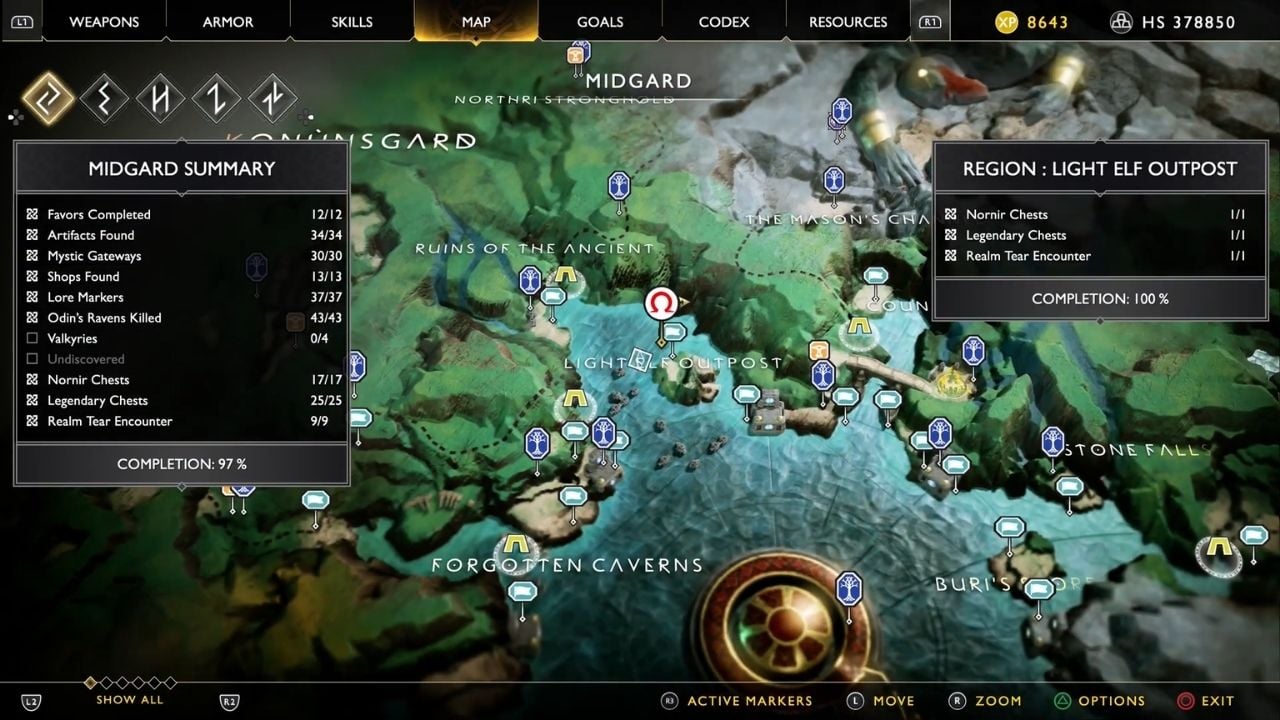The height and width of the screenshot is (720, 1280).
Task: Click the highlighted Map tab
Action: (476, 22)
